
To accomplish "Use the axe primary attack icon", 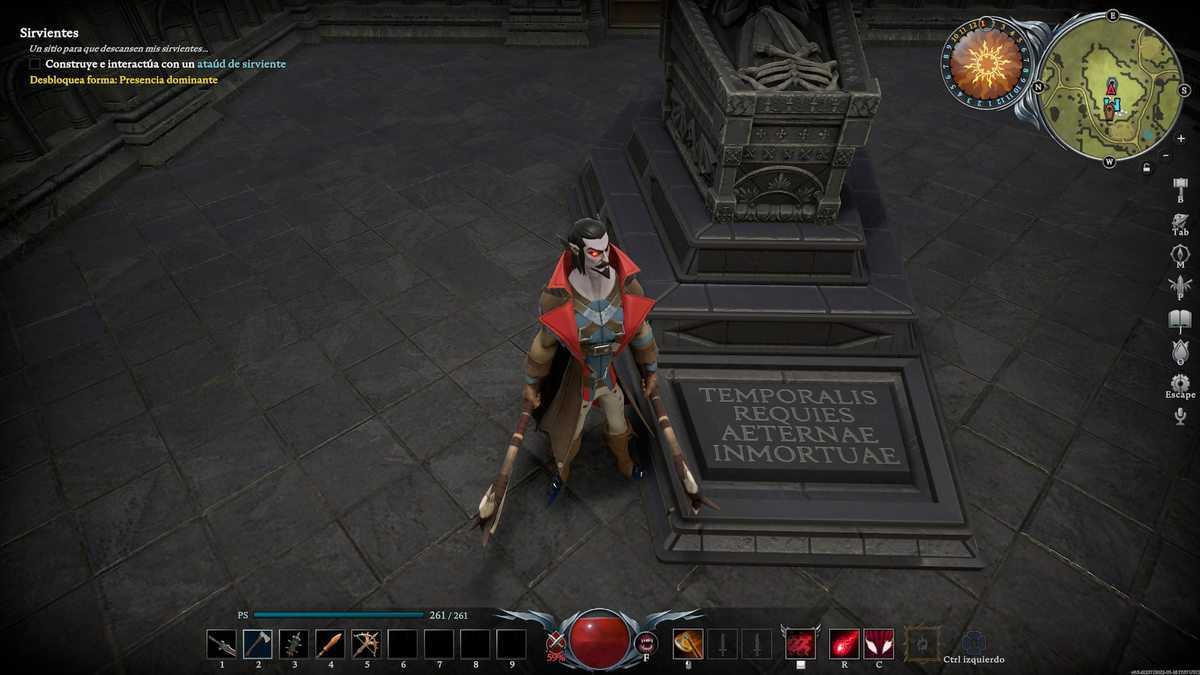I will point(687,643).
